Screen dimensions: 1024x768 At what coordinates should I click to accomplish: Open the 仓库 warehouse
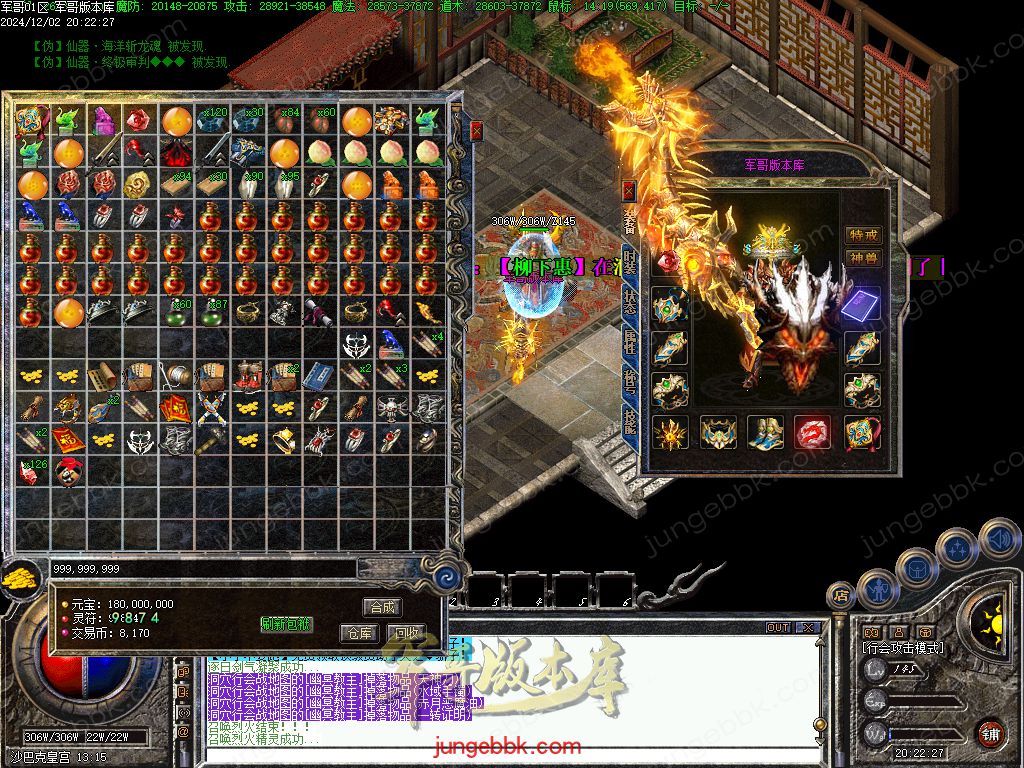click(x=358, y=633)
